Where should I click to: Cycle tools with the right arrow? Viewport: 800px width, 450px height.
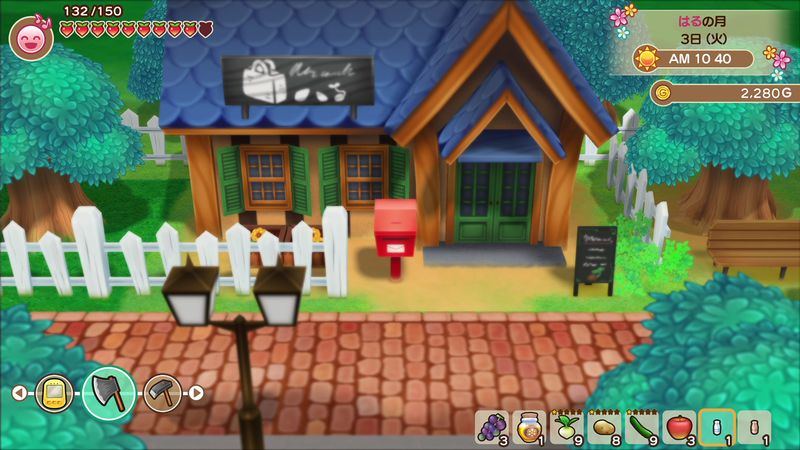pos(196,393)
